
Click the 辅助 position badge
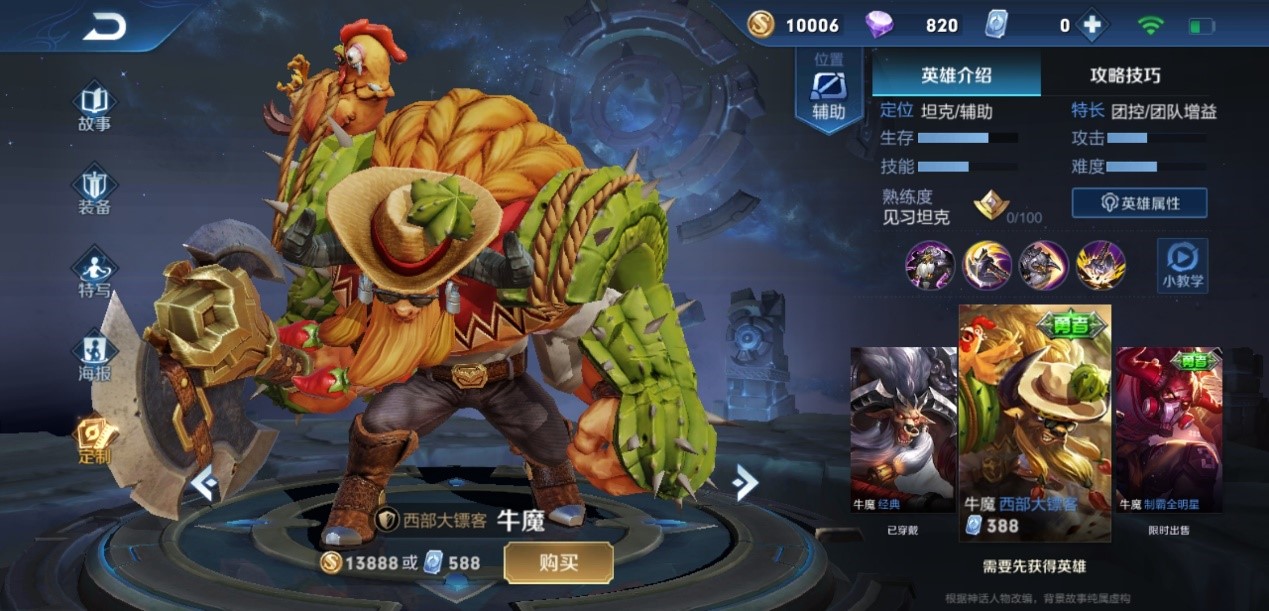(x=828, y=92)
